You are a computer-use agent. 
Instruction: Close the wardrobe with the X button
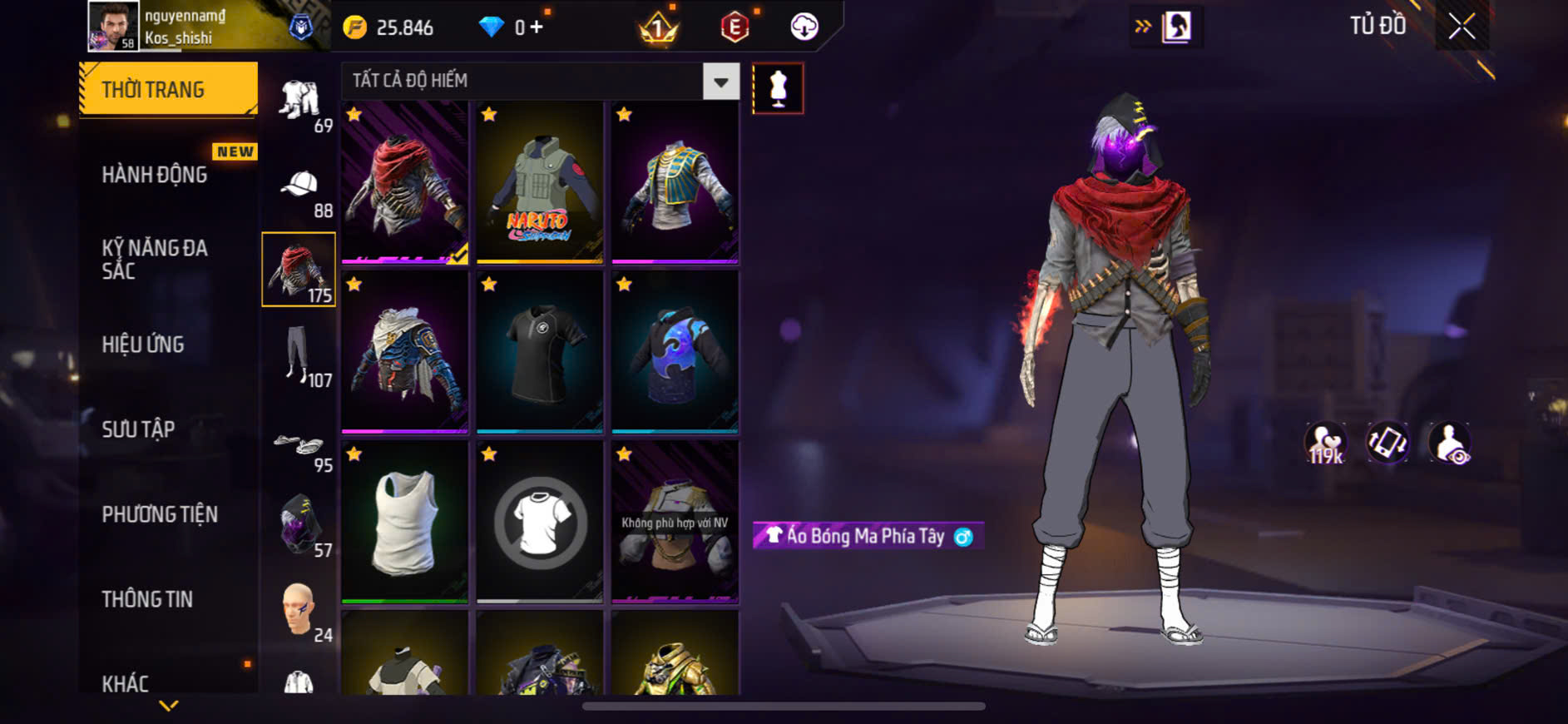pyautogui.click(x=1462, y=27)
